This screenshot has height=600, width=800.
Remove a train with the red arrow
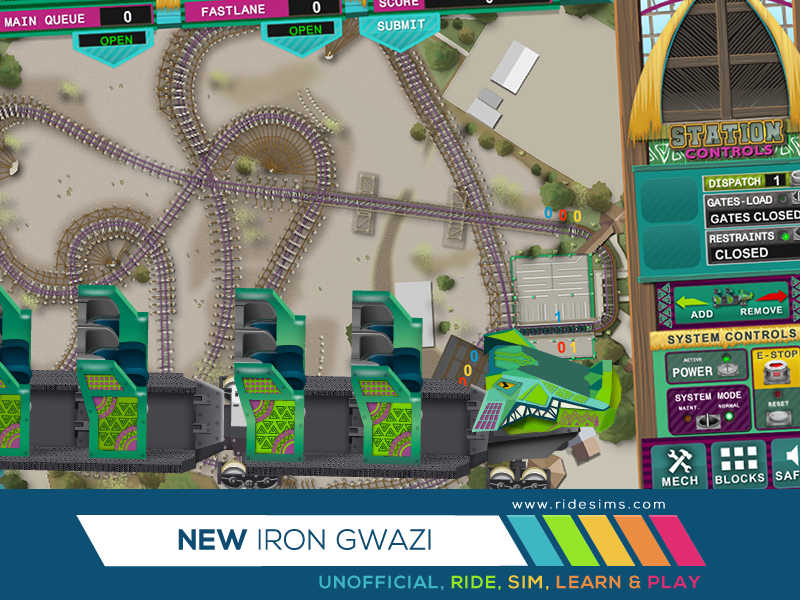(770, 300)
